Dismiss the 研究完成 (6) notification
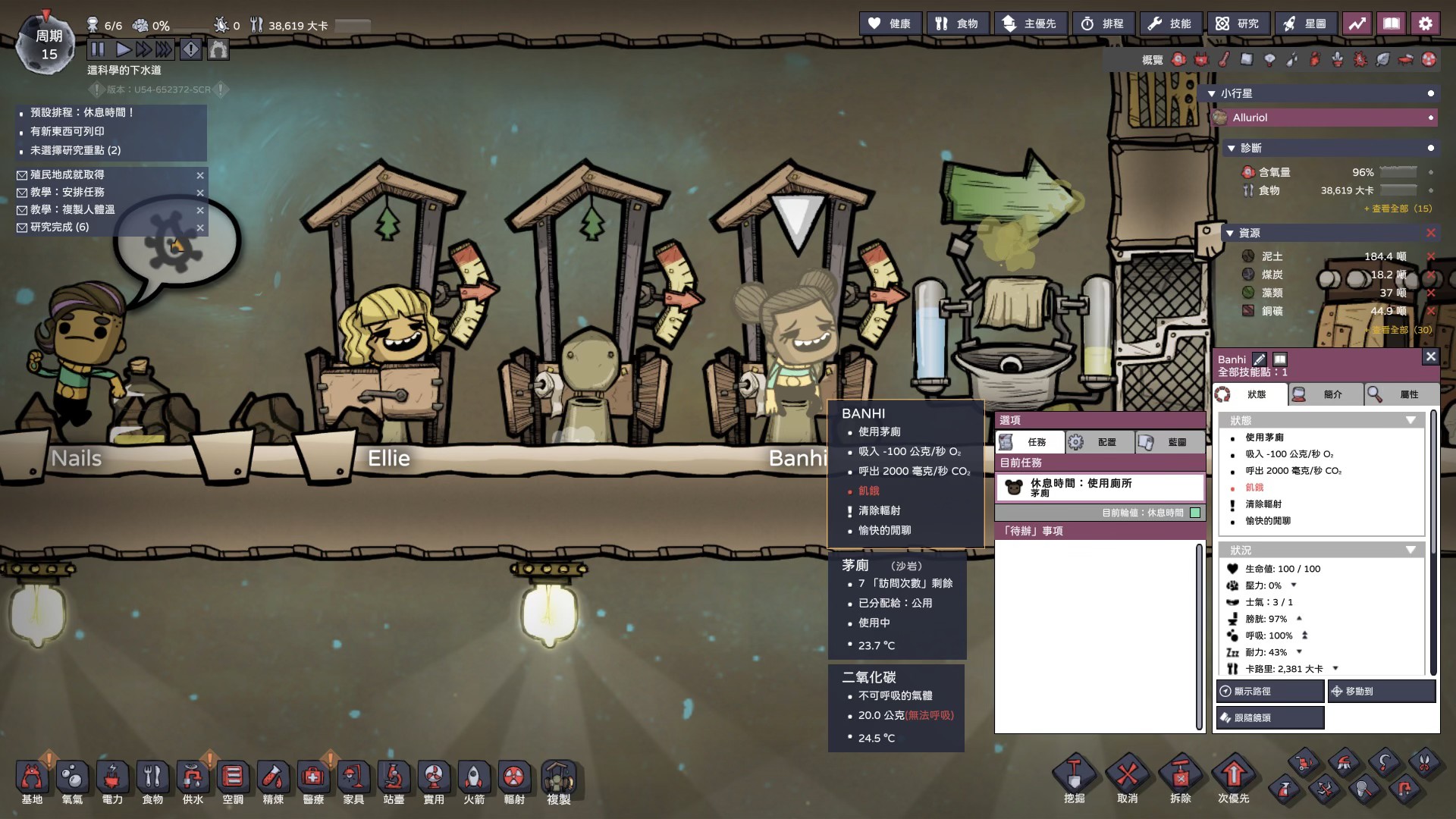 200,227
